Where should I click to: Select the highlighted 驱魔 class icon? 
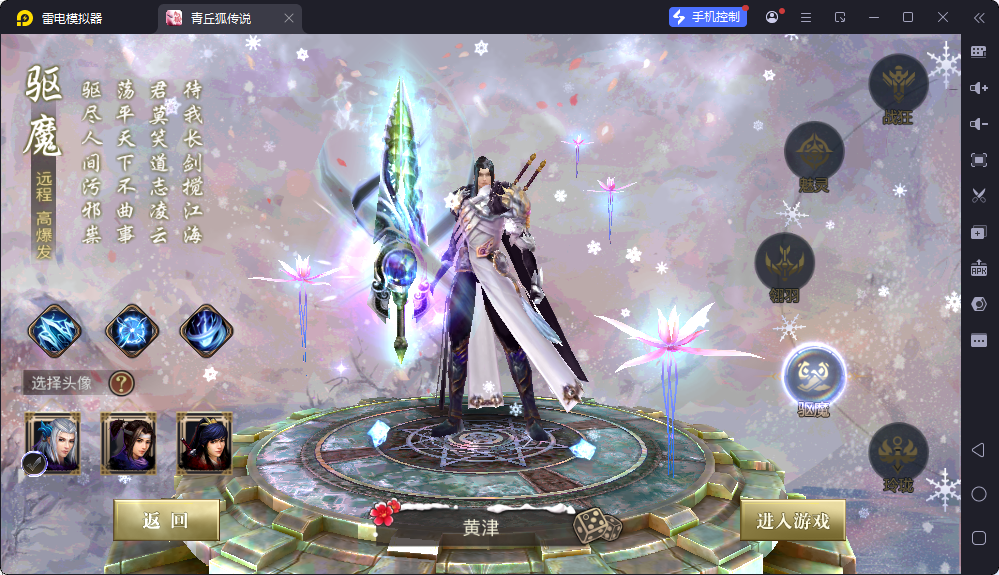coord(814,375)
